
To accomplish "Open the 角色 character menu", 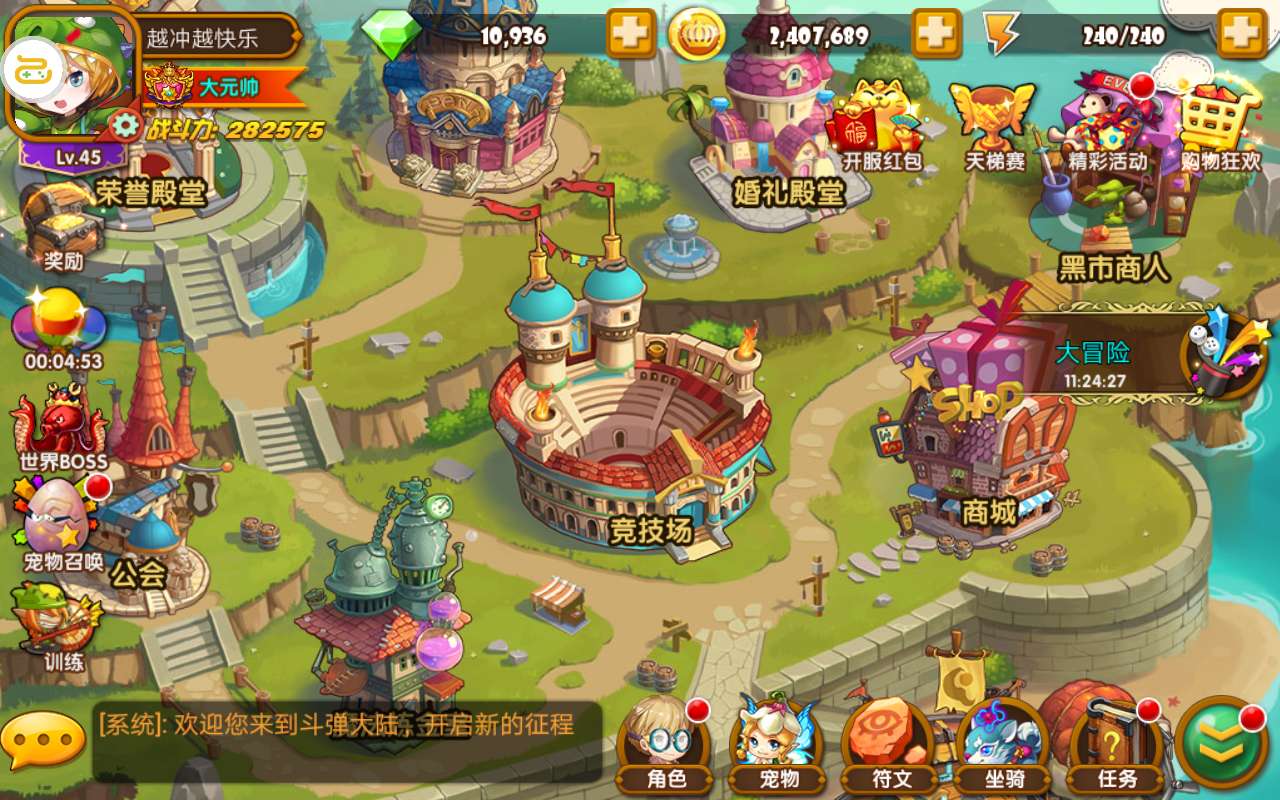I will (664, 745).
